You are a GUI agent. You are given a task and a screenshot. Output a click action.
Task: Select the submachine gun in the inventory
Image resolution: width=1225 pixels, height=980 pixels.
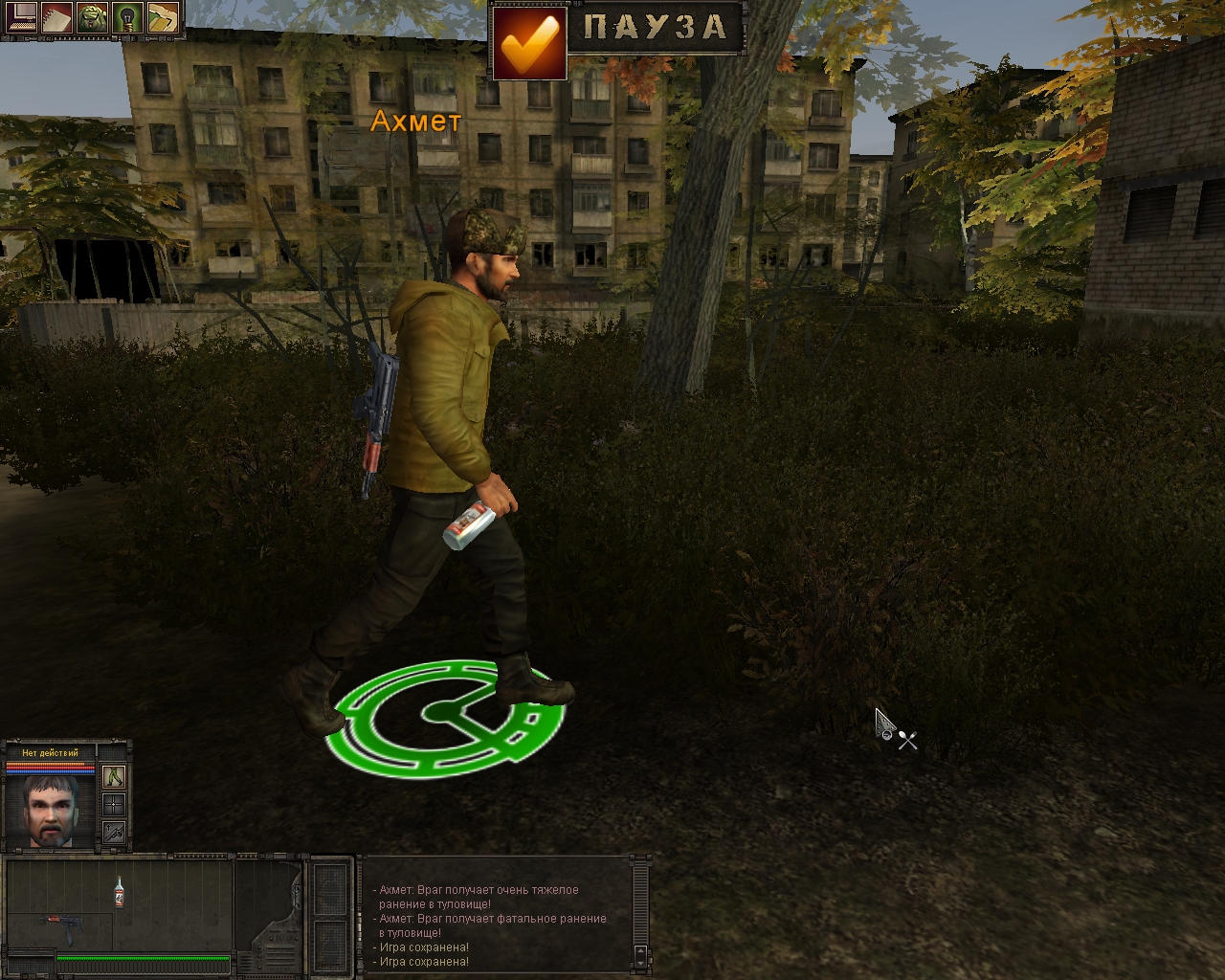(59, 925)
